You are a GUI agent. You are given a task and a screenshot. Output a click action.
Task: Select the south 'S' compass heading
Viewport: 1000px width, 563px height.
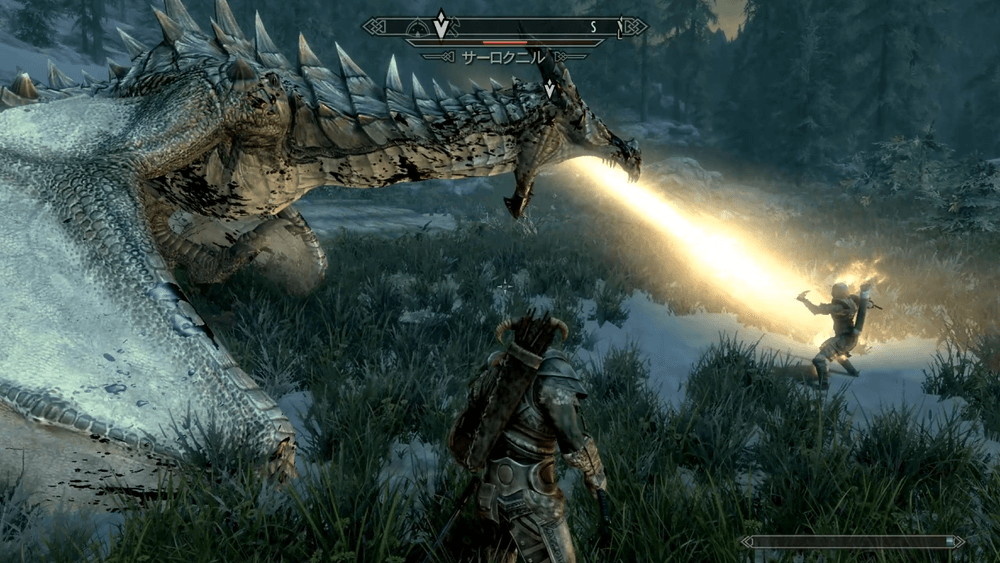click(x=592, y=26)
